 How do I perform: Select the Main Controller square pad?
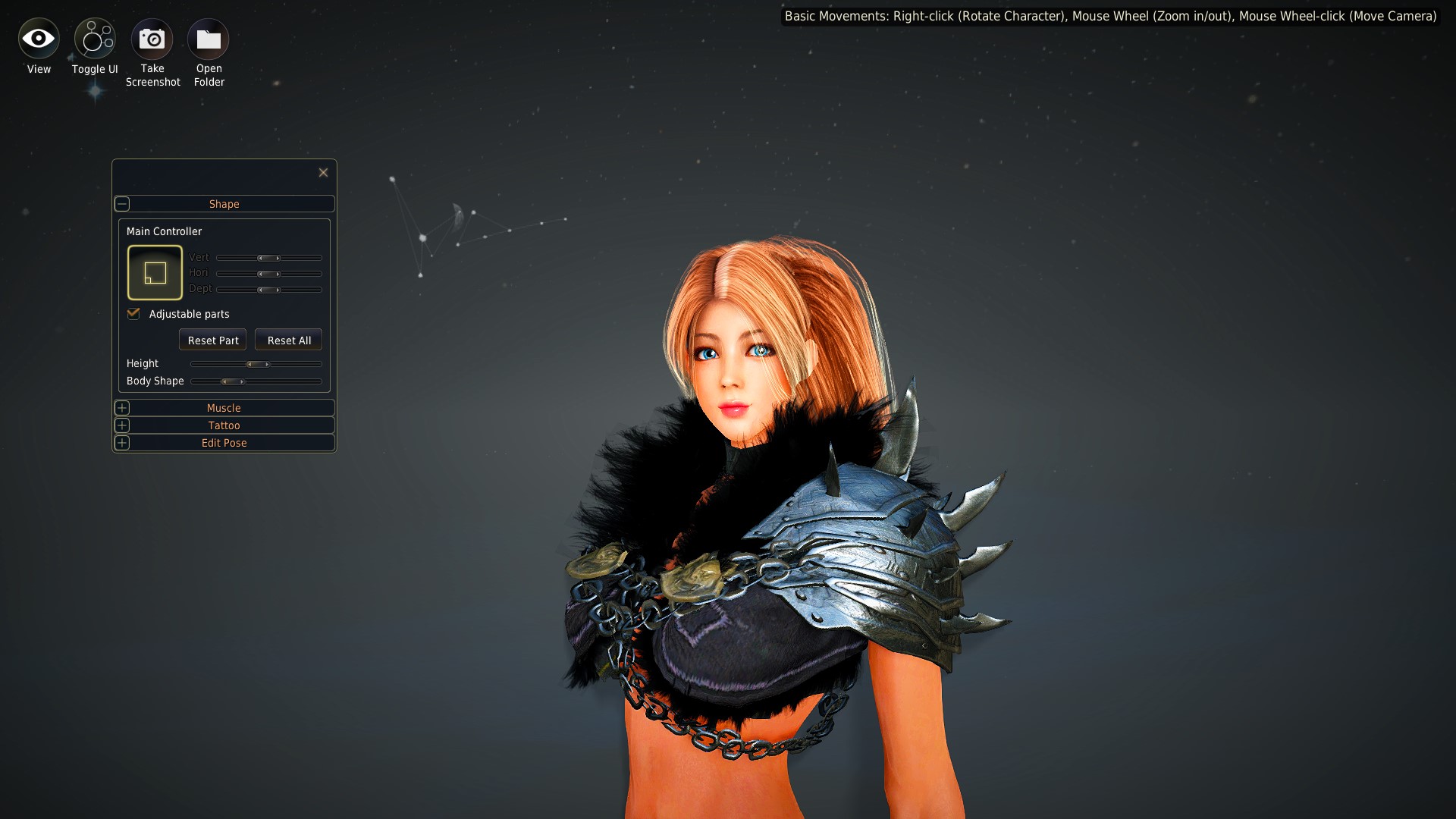(x=155, y=272)
